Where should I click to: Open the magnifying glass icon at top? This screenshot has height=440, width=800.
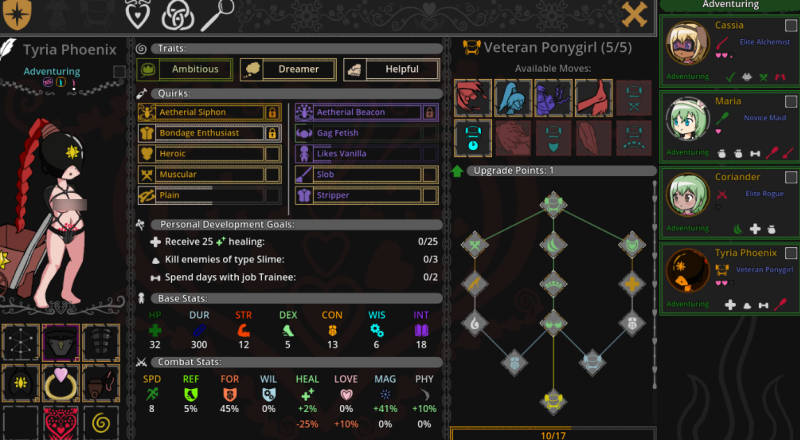click(x=217, y=14)
